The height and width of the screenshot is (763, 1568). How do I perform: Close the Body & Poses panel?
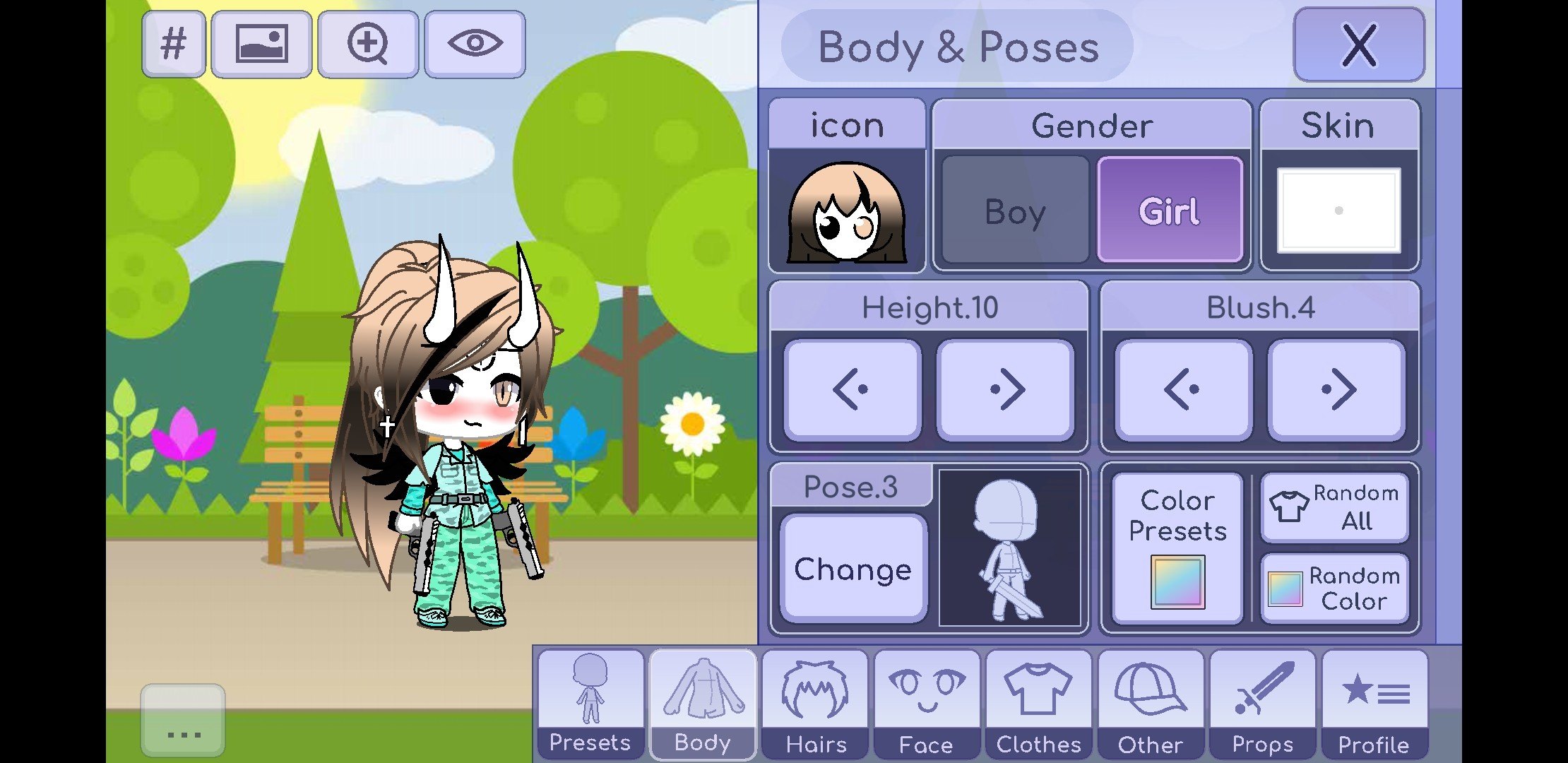[1358, 45]
